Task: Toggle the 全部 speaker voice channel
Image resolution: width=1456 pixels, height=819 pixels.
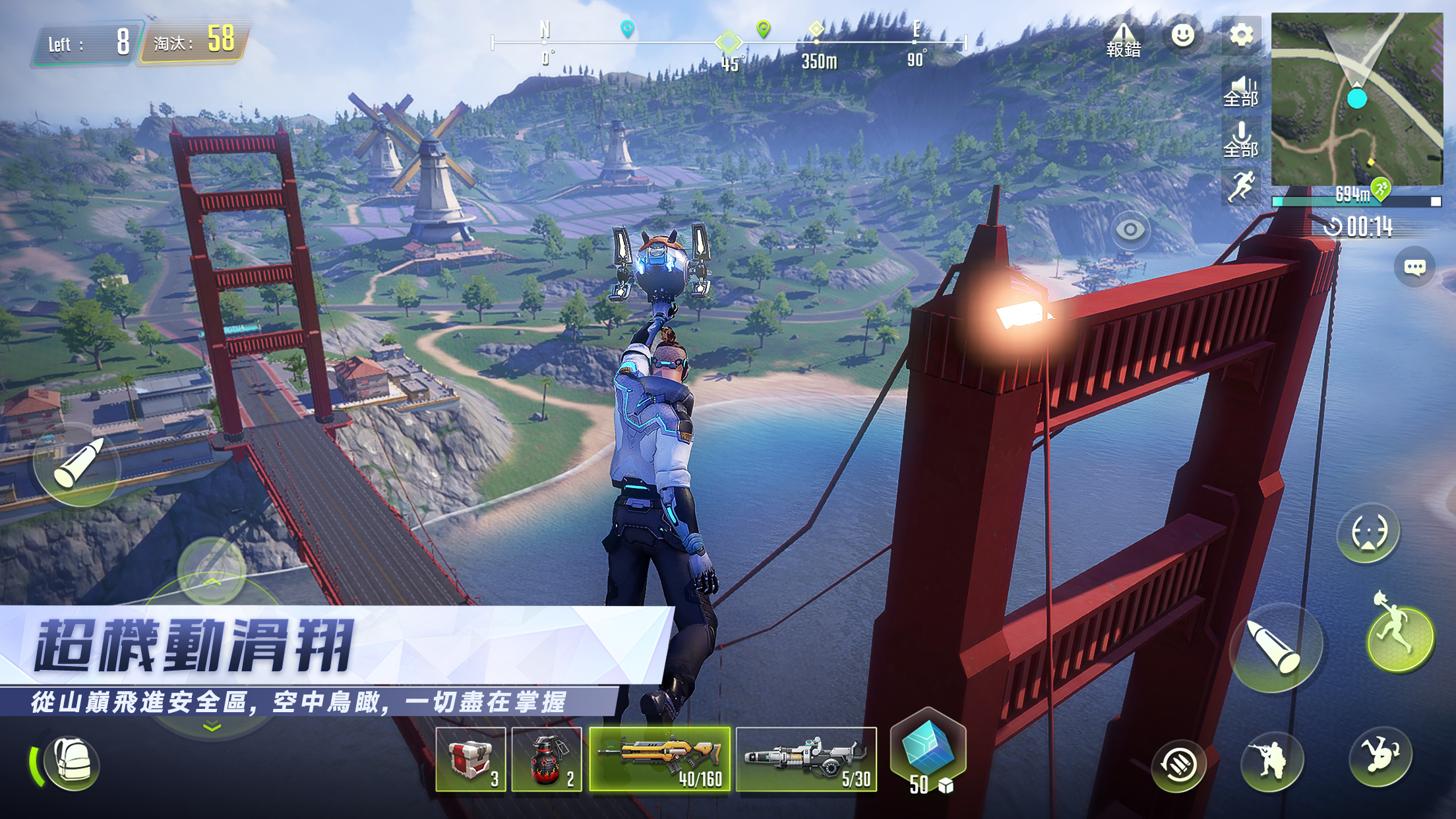Action: (x=1241, y=91)
